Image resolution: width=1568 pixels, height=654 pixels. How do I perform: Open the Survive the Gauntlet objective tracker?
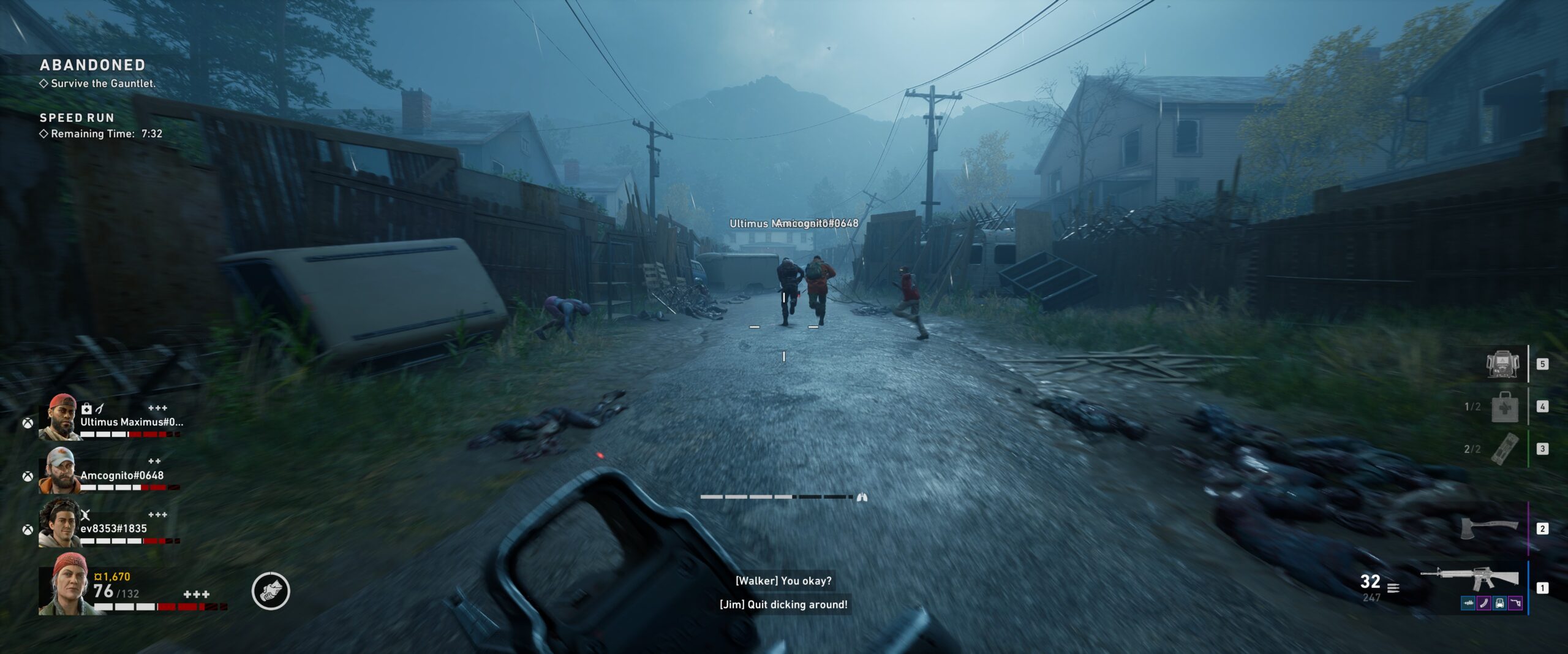tap(103, 83)
